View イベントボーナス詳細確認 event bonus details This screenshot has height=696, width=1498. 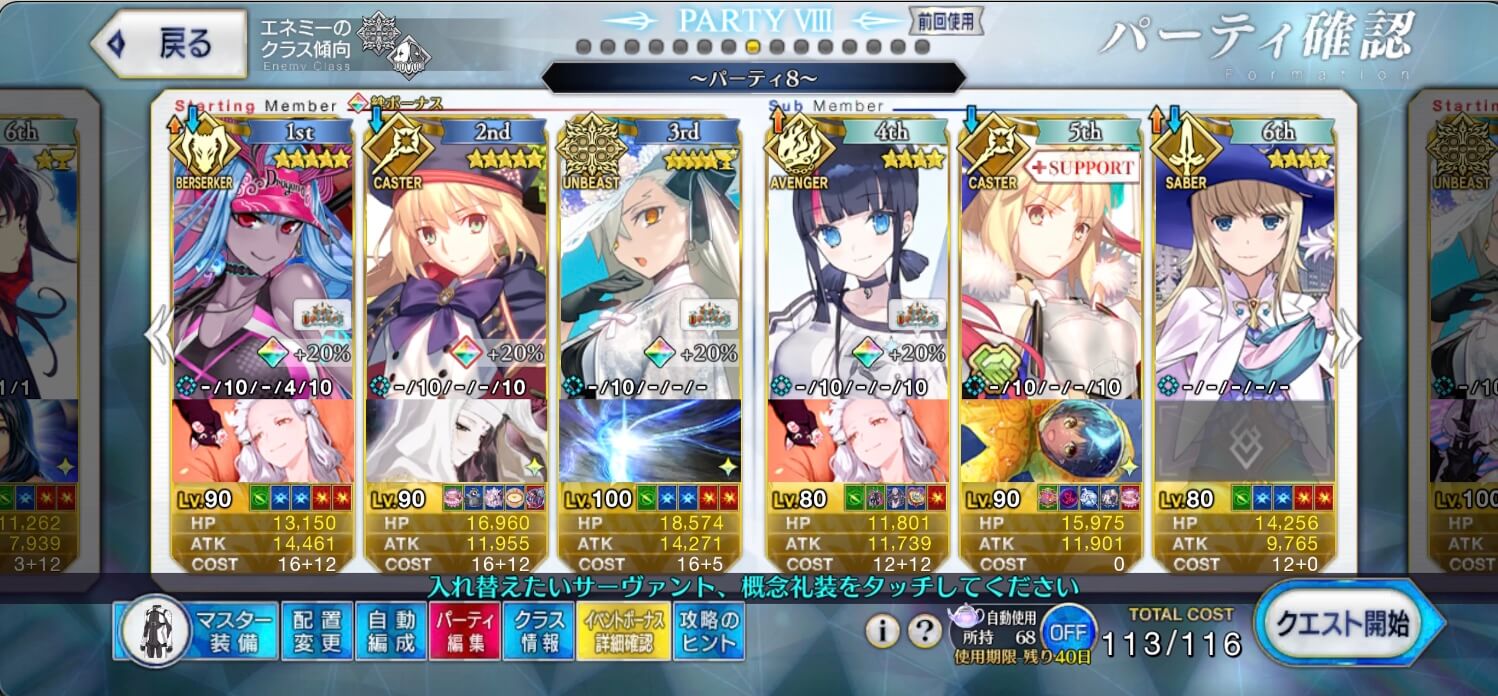coord(620,631)
